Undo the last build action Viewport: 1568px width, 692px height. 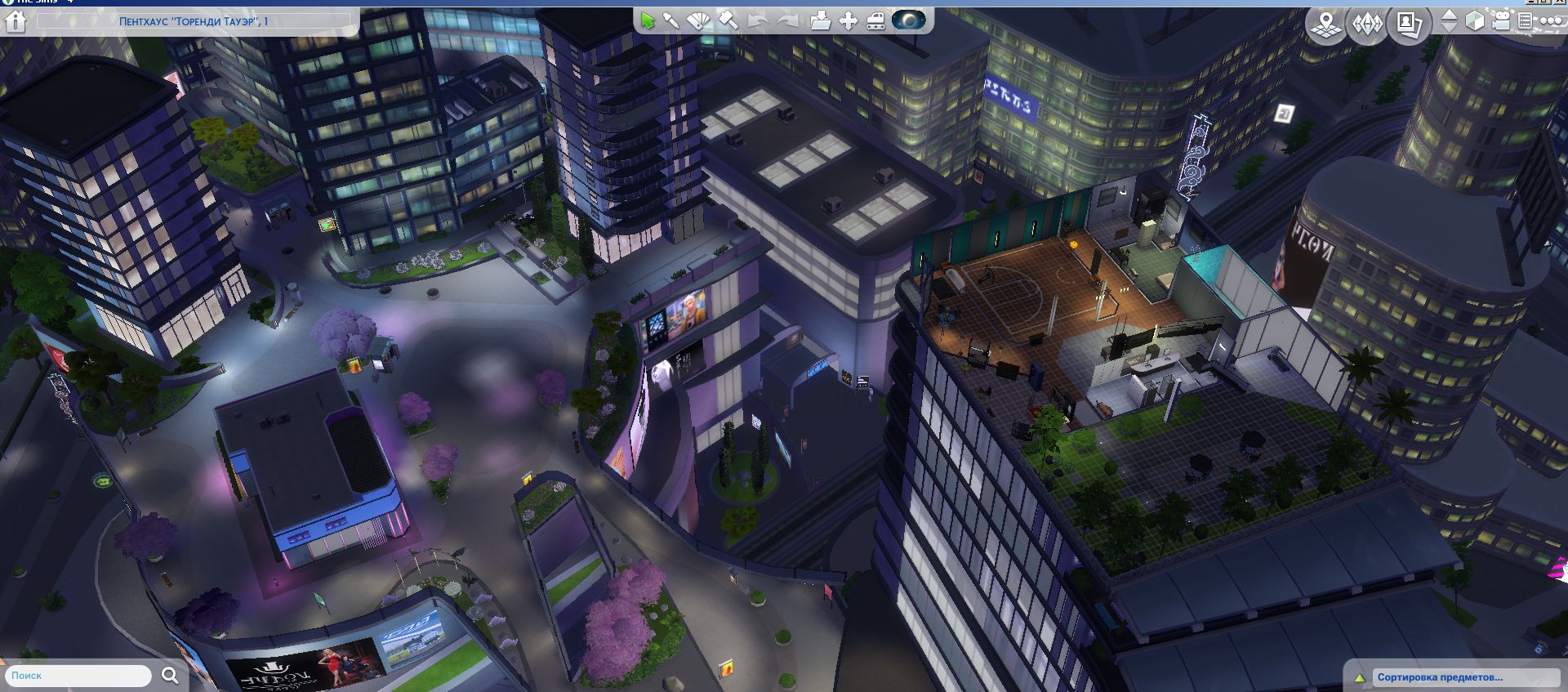click(x=758, y=21)
